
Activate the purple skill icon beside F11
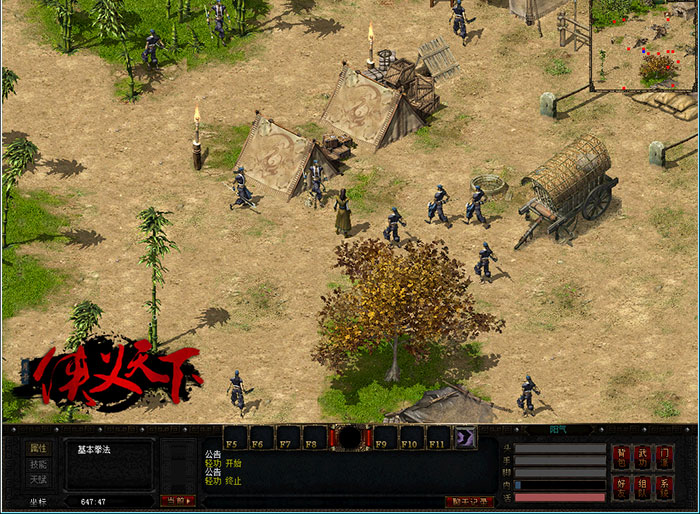pos(466,437)
